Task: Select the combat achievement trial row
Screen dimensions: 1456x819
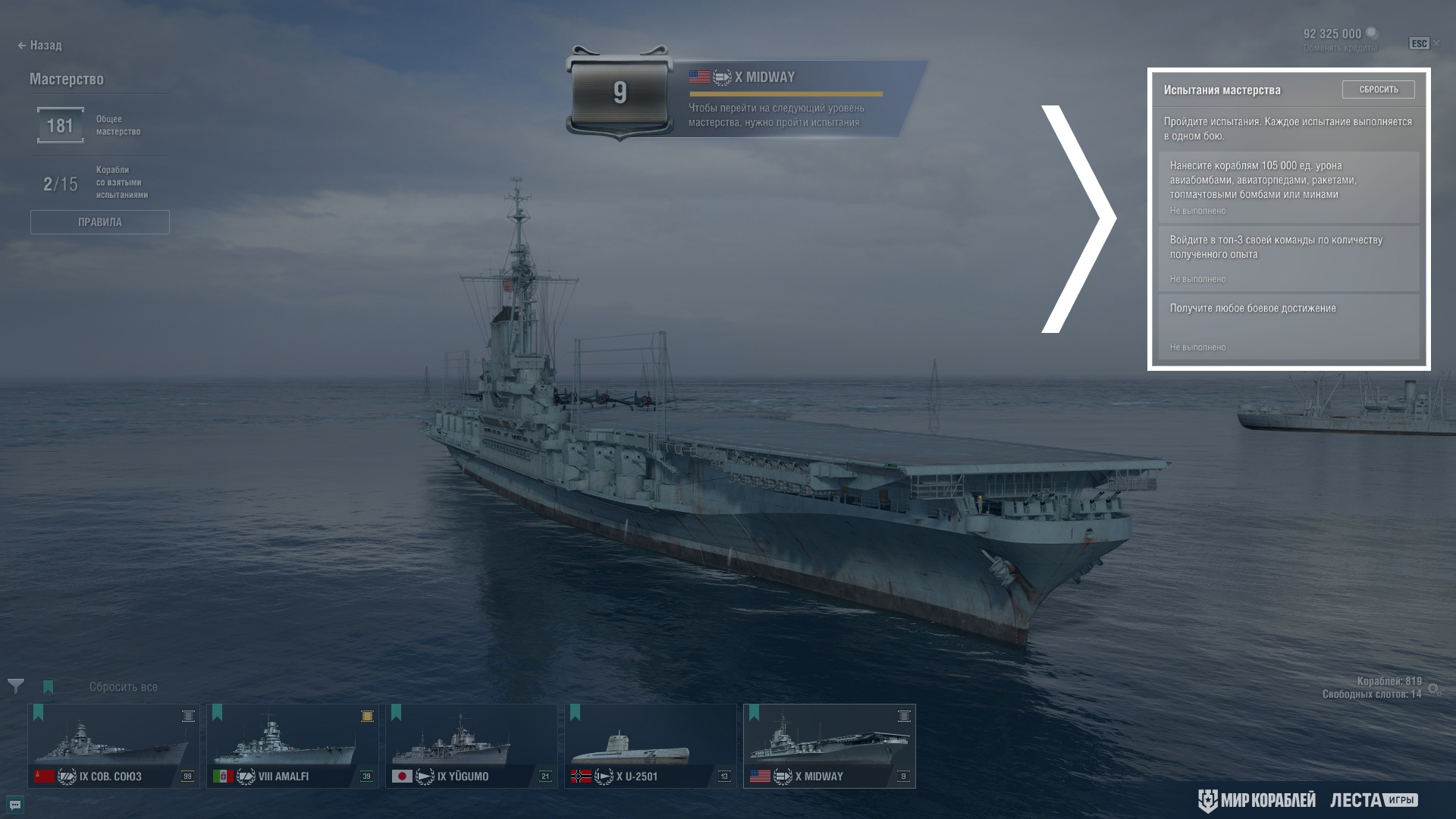Action: [x=1288, y=327]
